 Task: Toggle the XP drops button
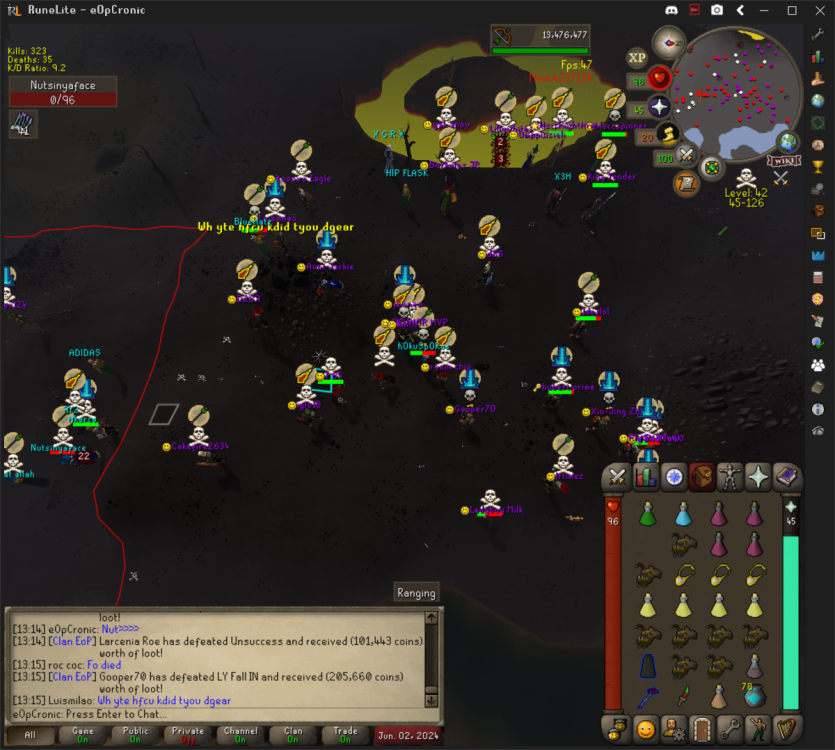pyautogui.click(x=637, y=58)
